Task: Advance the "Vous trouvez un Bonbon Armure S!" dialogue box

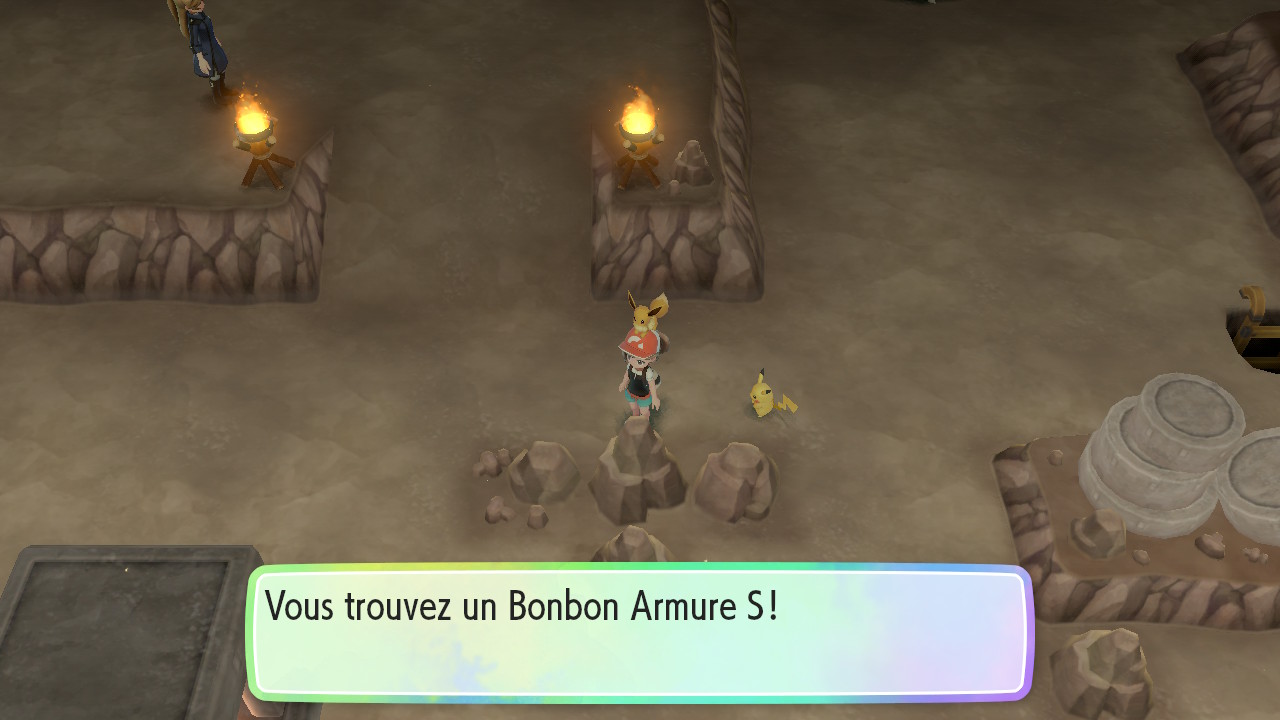Action: [640, 632]
